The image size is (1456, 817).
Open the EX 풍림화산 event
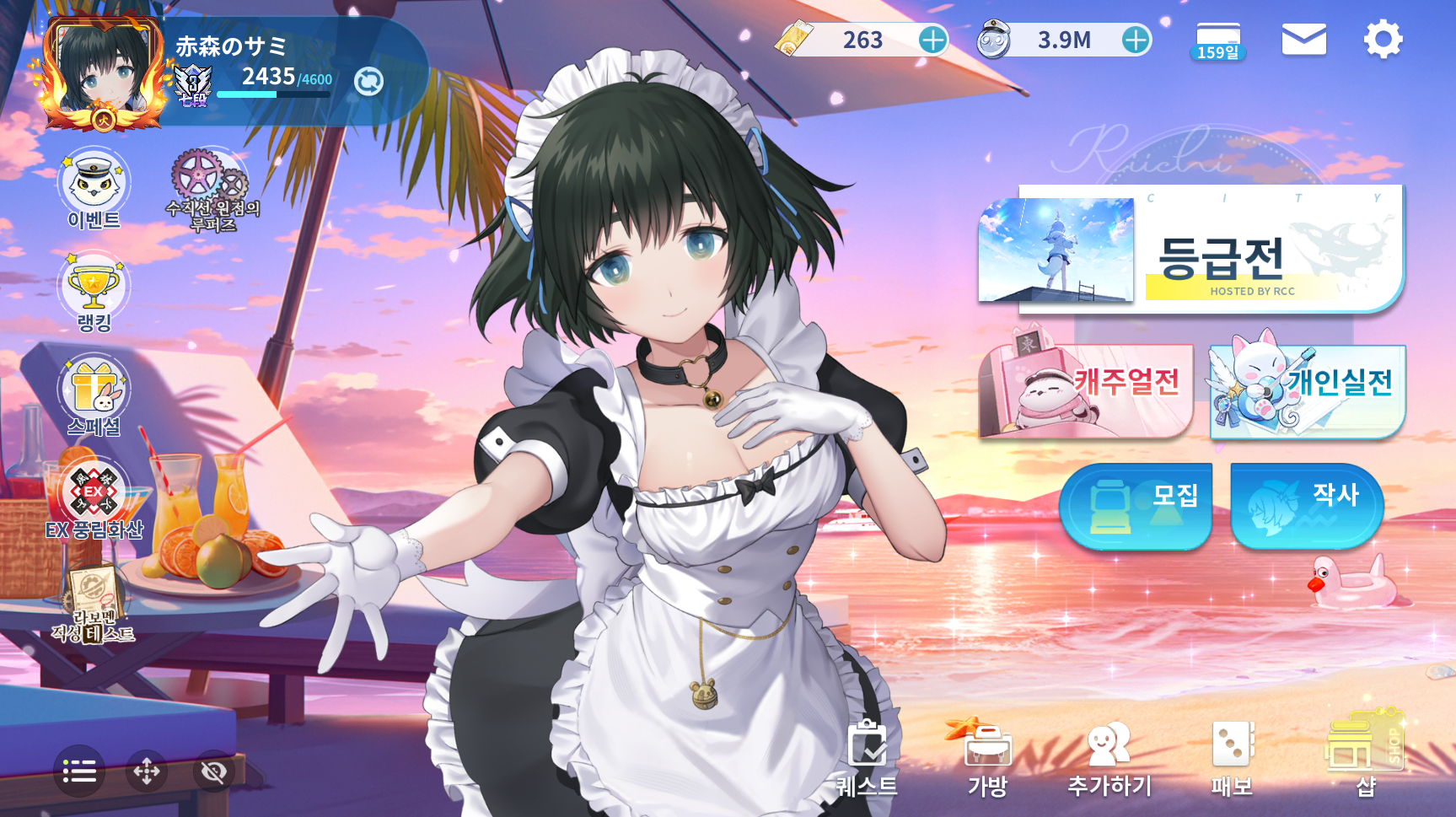(x=94, y=499)
